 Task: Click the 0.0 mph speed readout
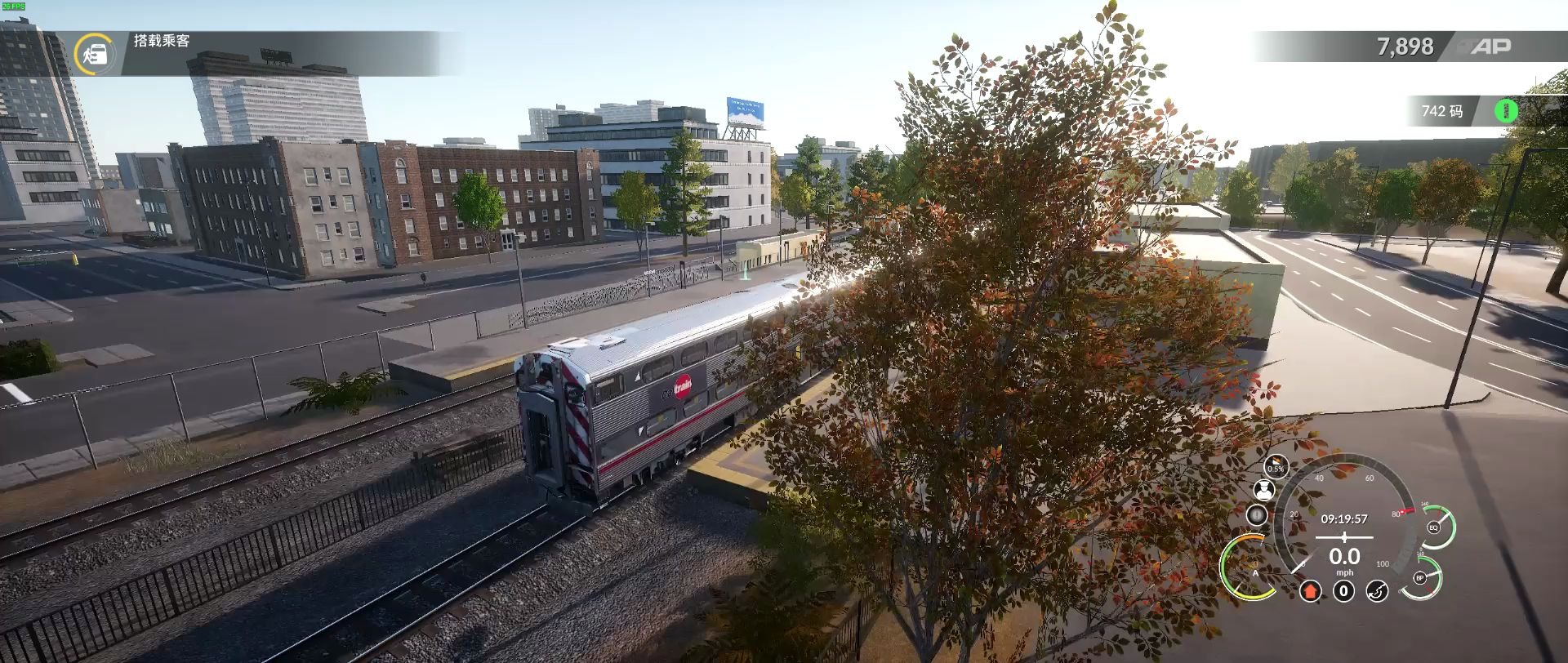(1345, 557)
